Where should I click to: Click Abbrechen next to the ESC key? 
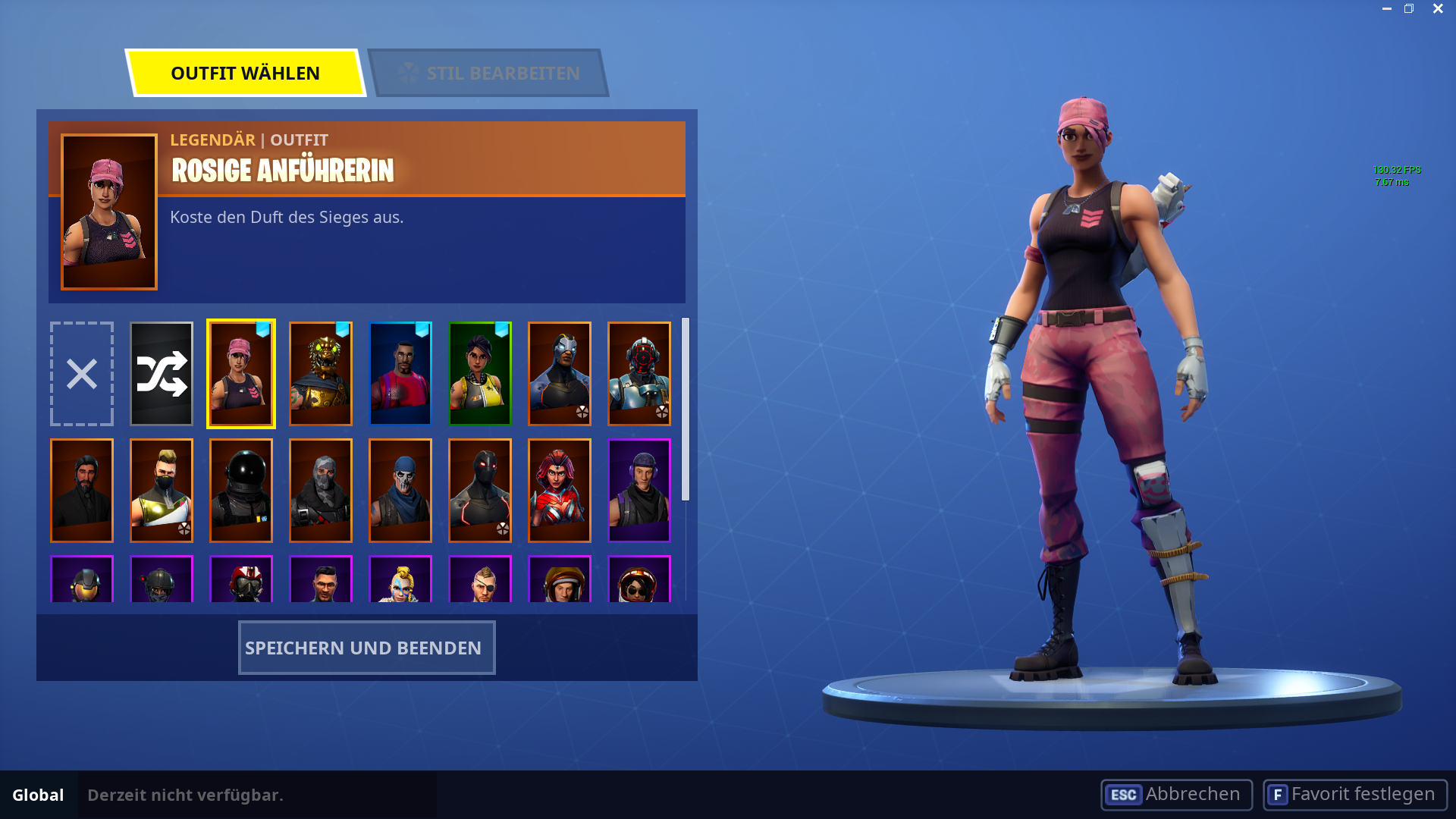tap(1175, 795)
